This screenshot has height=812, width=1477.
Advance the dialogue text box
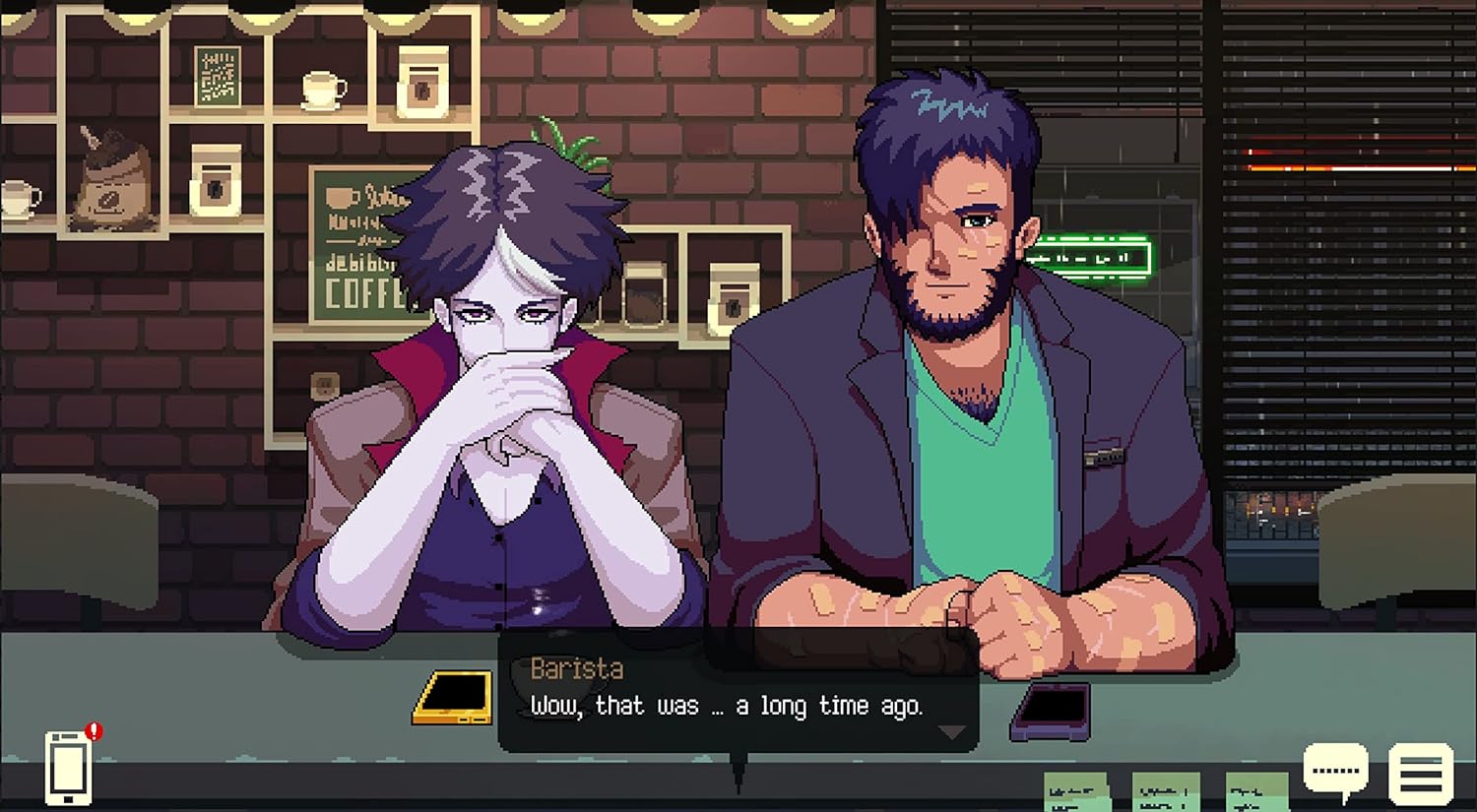738,705
